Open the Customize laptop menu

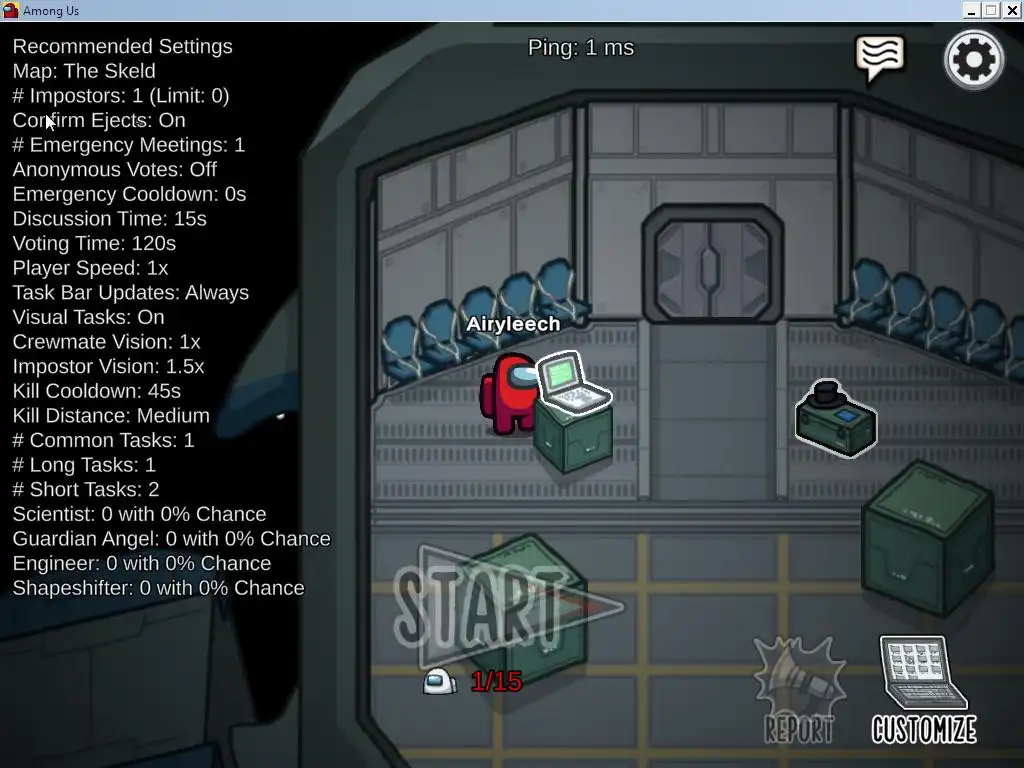(923, 690)
